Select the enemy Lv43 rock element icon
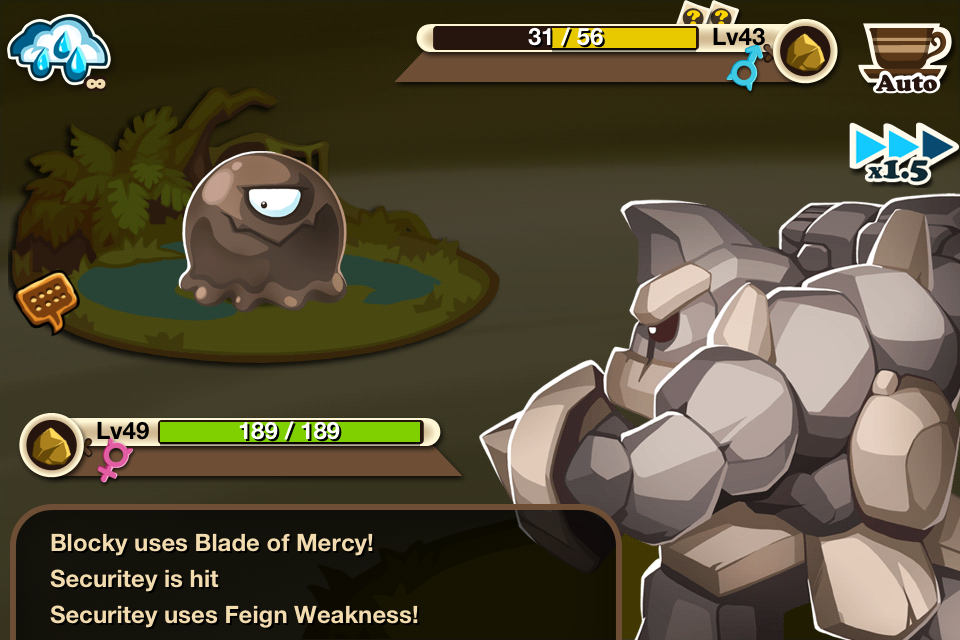Viewport: 960px width, 640px height. pyautogui.click(x=805, y=50)
